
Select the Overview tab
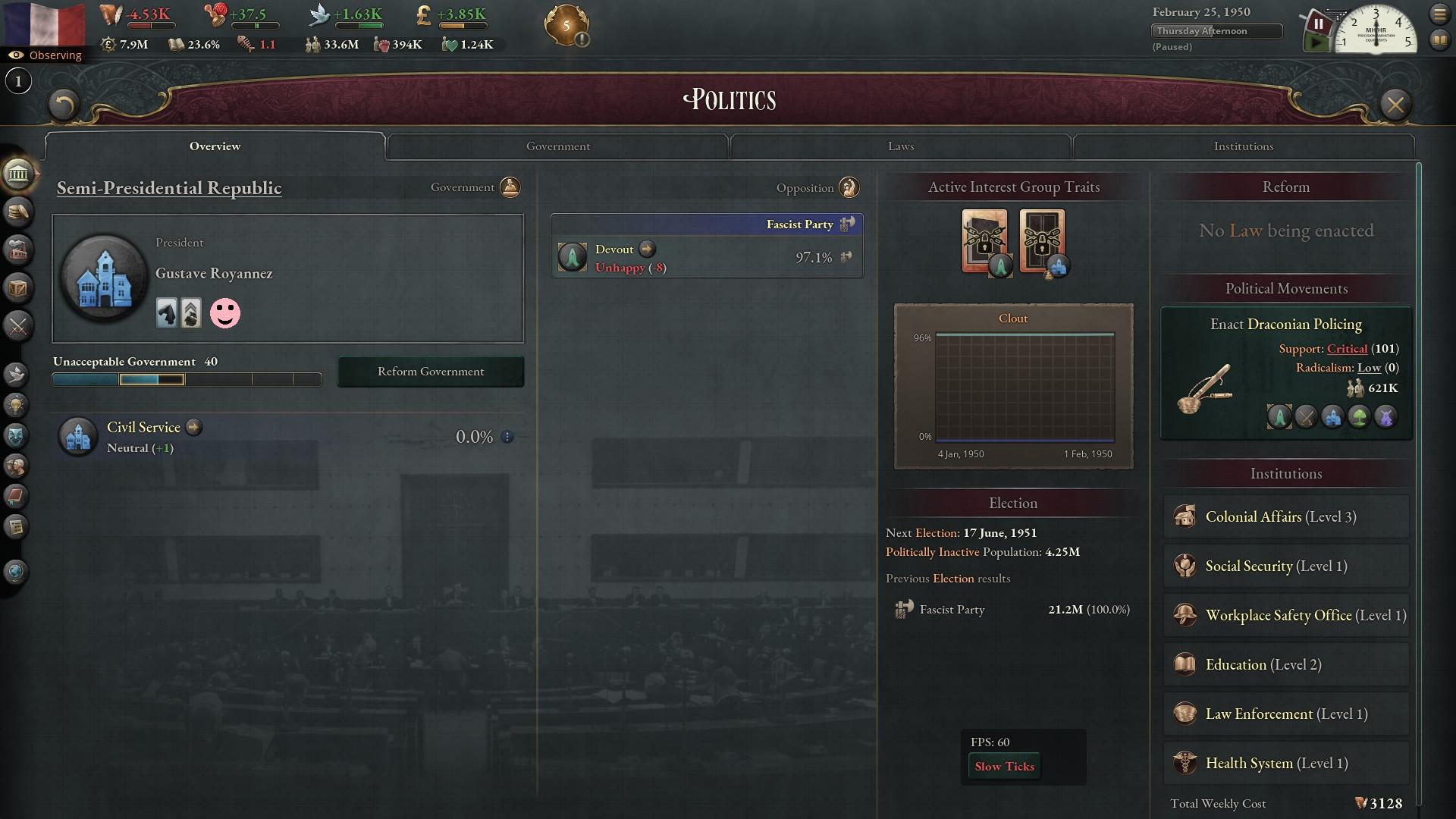click(x=215, y=146)
